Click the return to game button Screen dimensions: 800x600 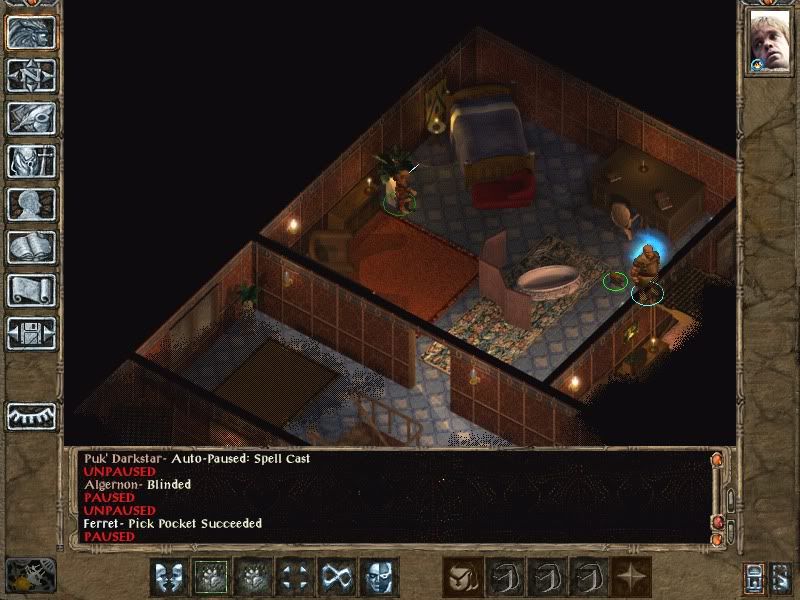[x=31, y=31]
